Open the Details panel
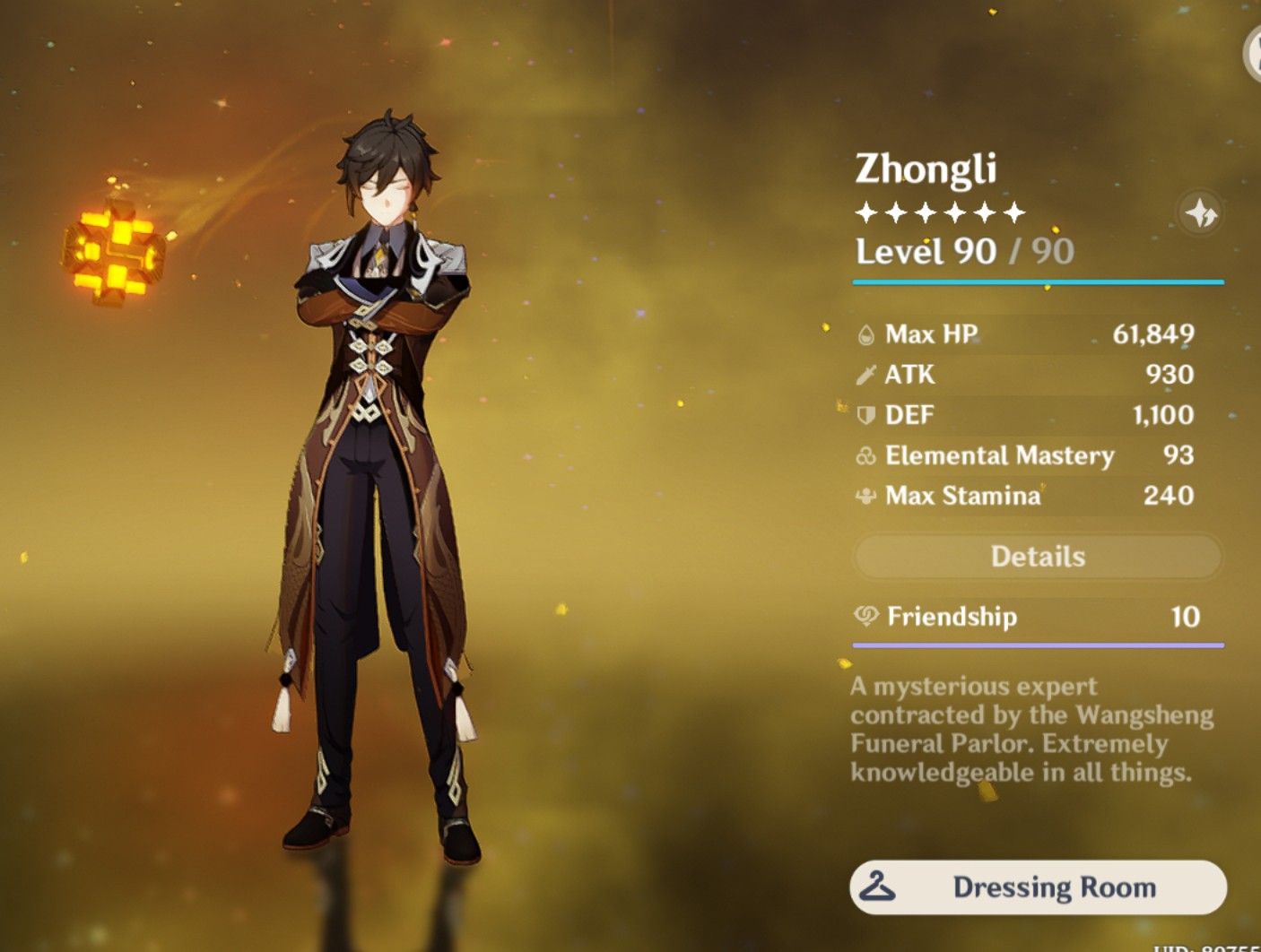This screenshot has height=952, width=1261. [x=1038, y=557]
